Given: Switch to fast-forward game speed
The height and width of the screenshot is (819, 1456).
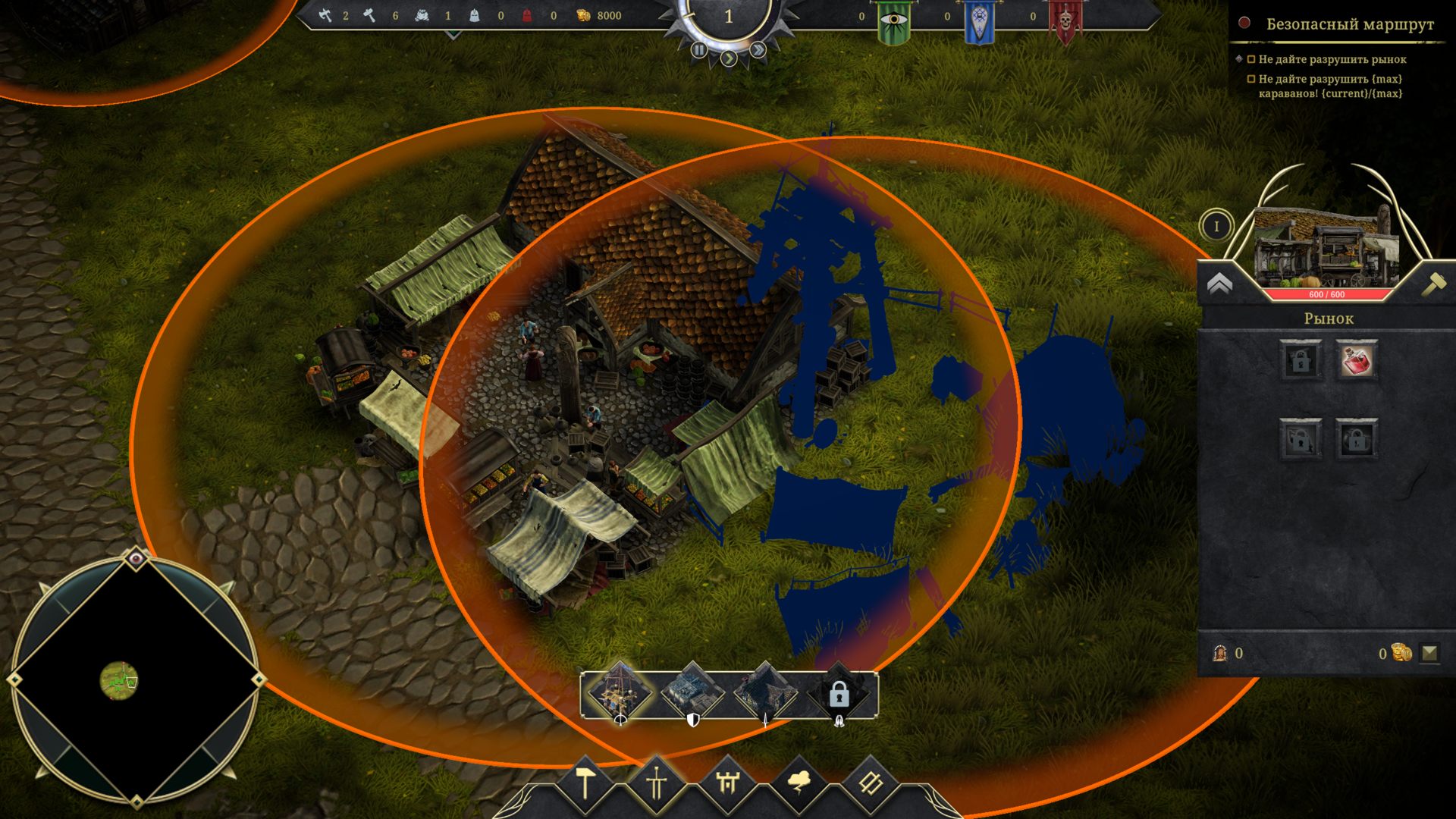Looking at the screenshot, I should point(758,50).
